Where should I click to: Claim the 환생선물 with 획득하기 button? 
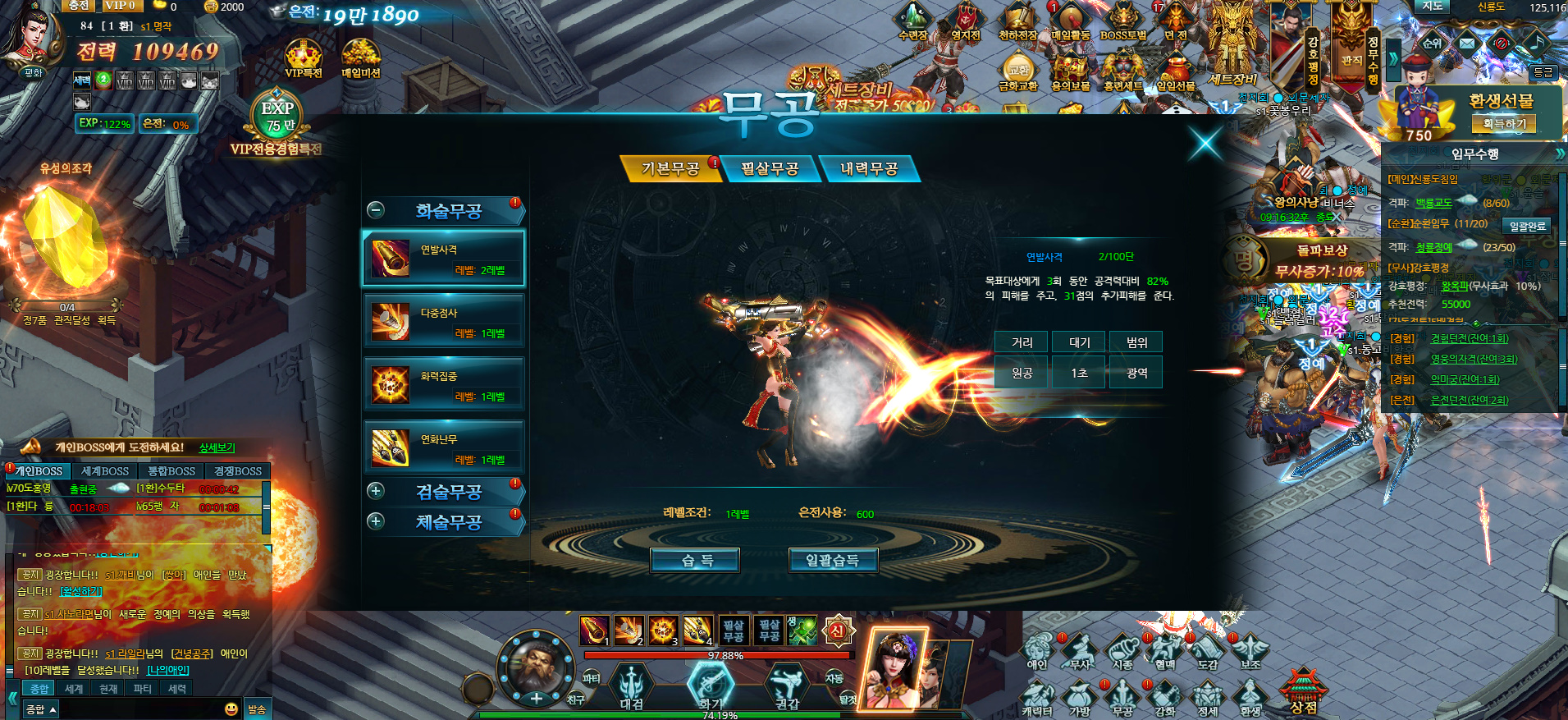(x=1504, y=124)
